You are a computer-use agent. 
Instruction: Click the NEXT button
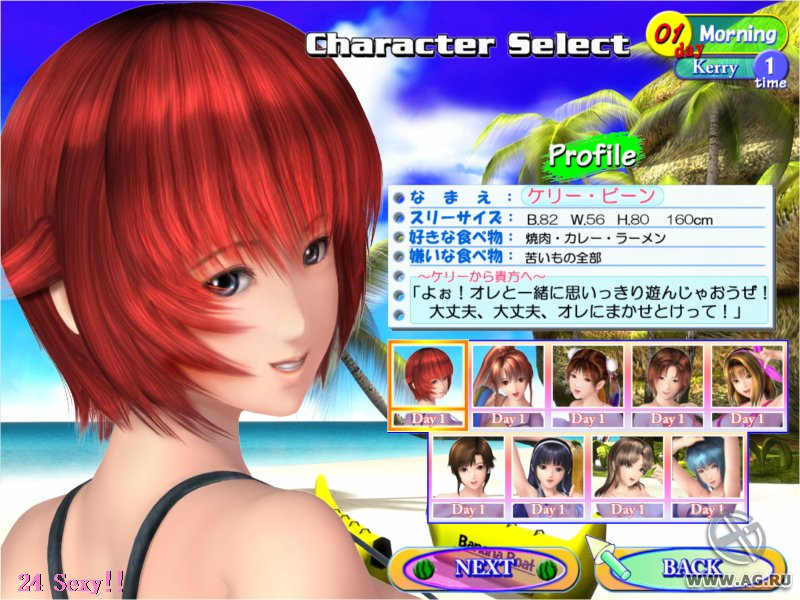[x=483, y=567]
